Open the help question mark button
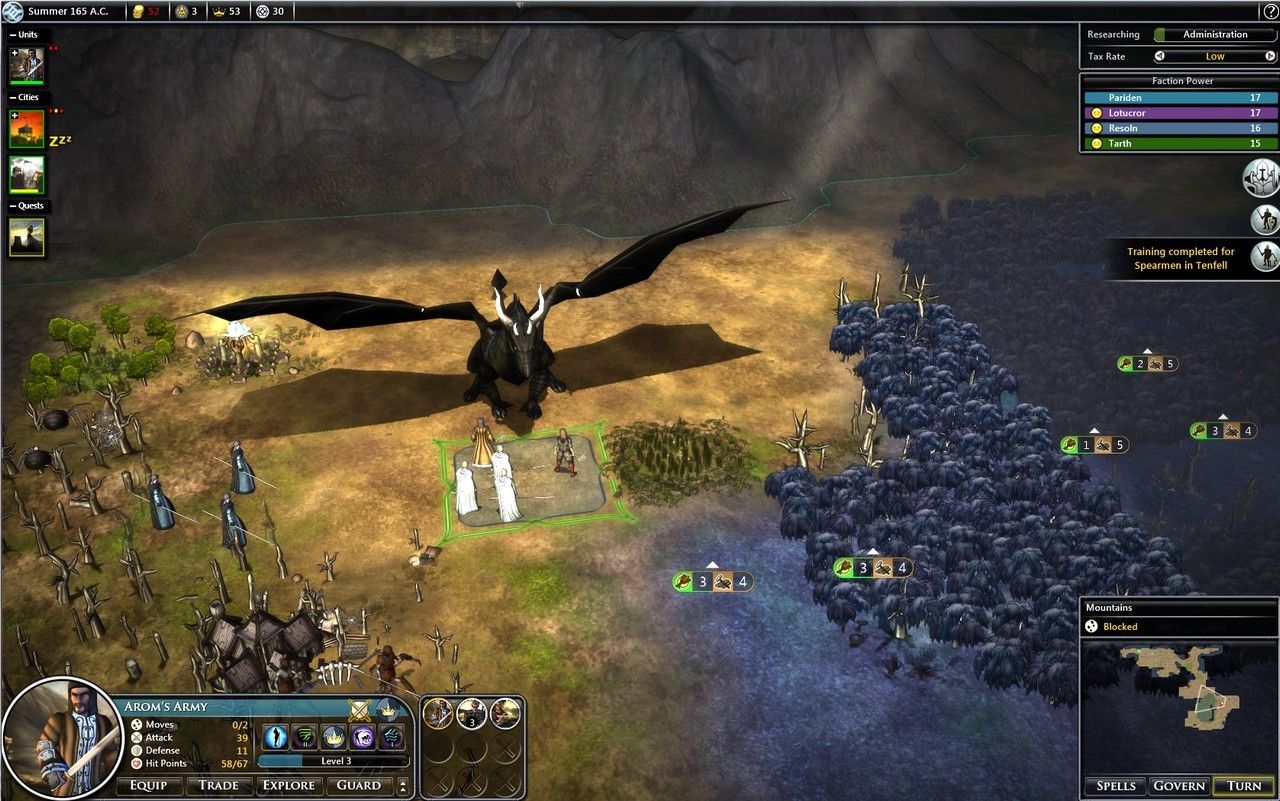The height and width of the screenshot is (801, 1280). point(1269,10)
